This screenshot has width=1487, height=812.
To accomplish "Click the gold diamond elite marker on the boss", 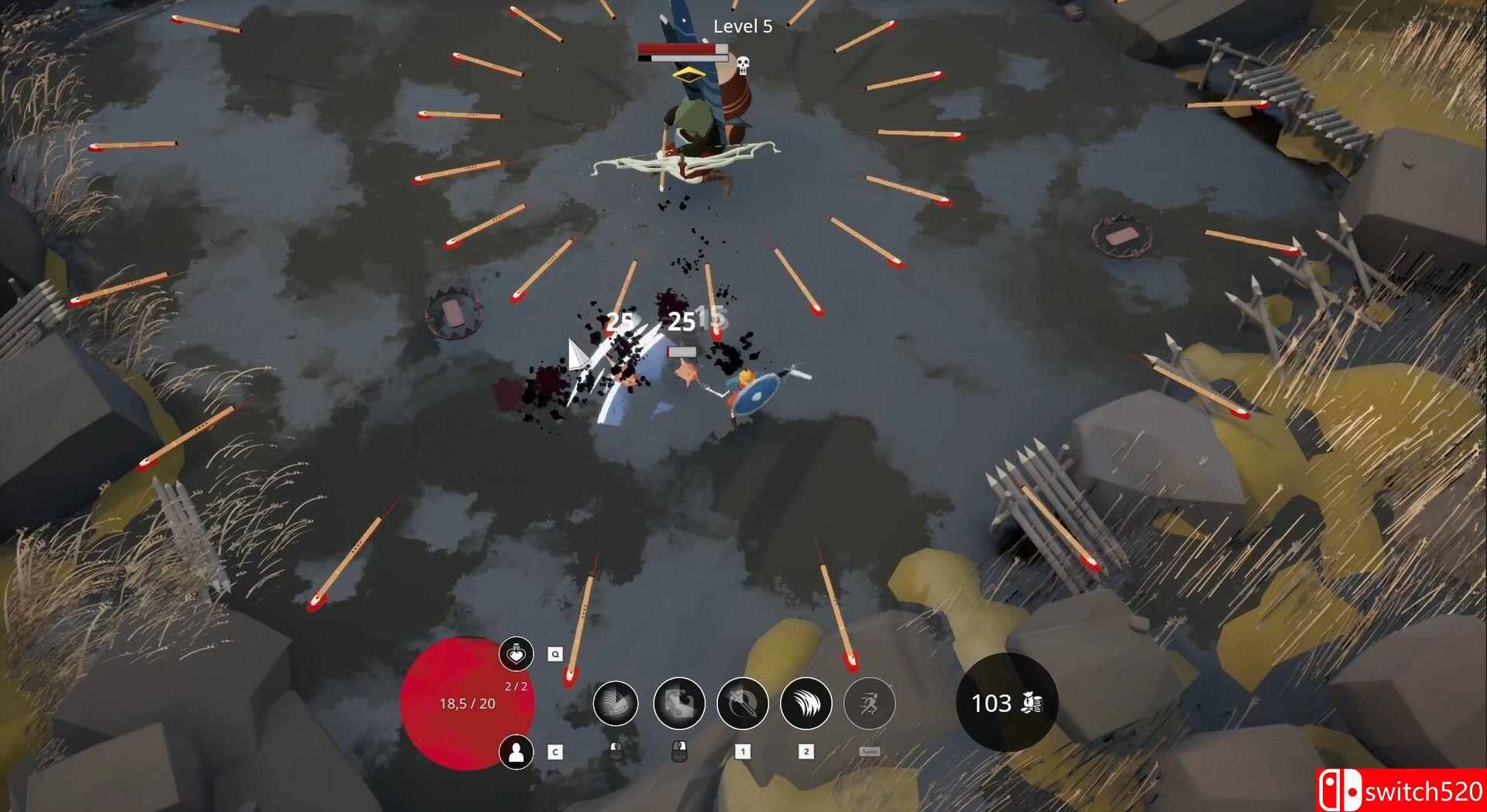I will [689, 75].
